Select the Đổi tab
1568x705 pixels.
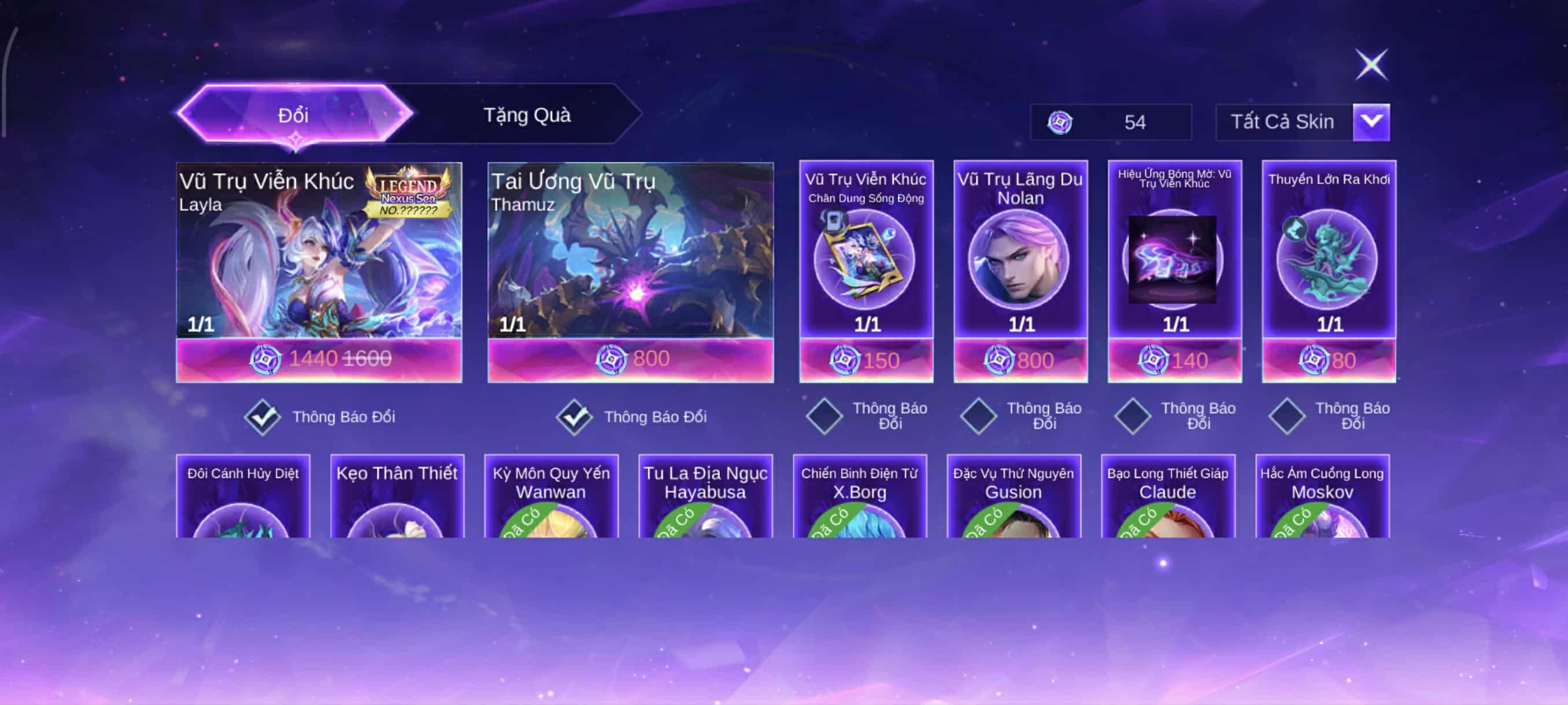(x=294, y=115)
